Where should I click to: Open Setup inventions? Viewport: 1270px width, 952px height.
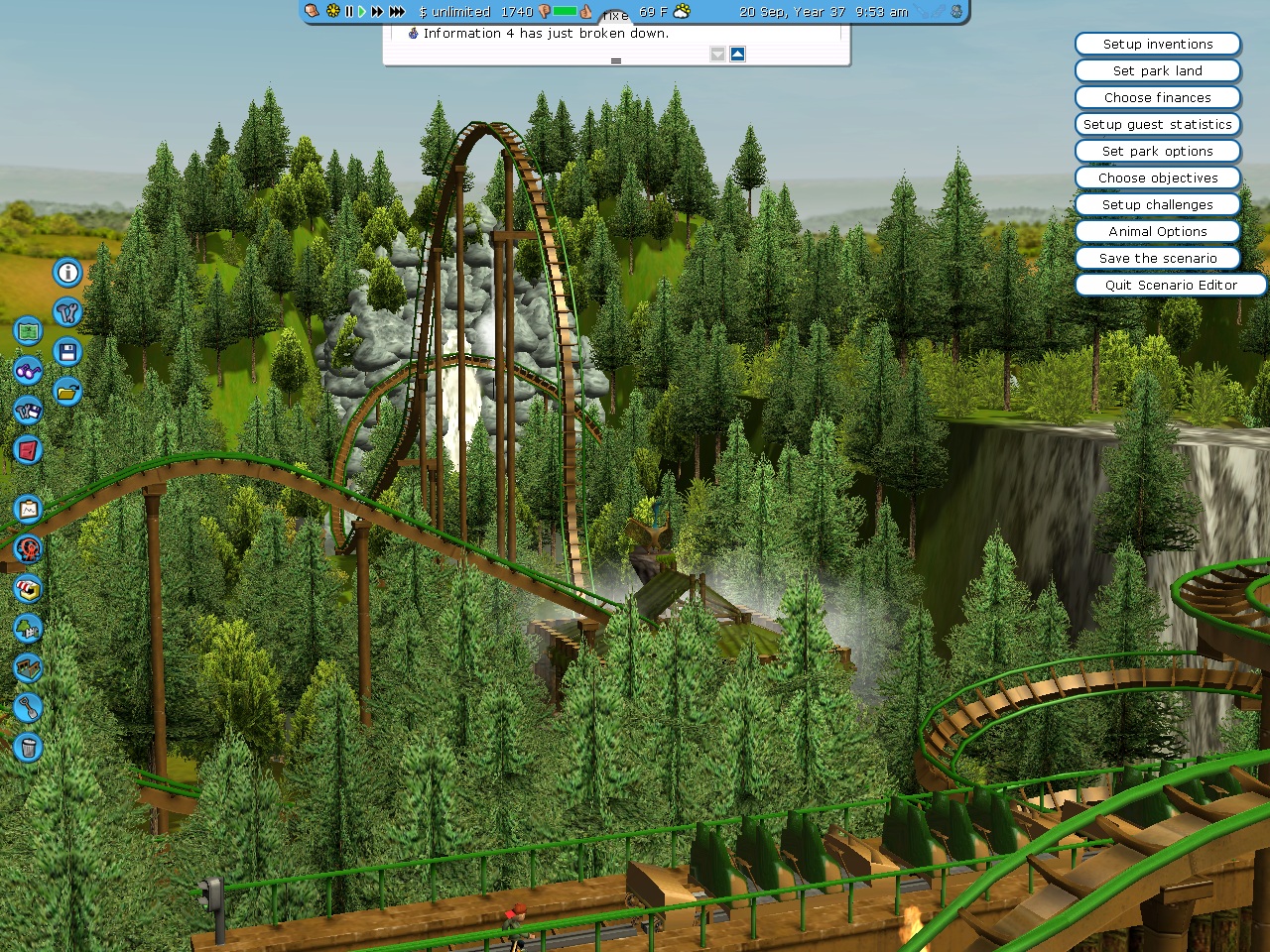point(1157,45)
